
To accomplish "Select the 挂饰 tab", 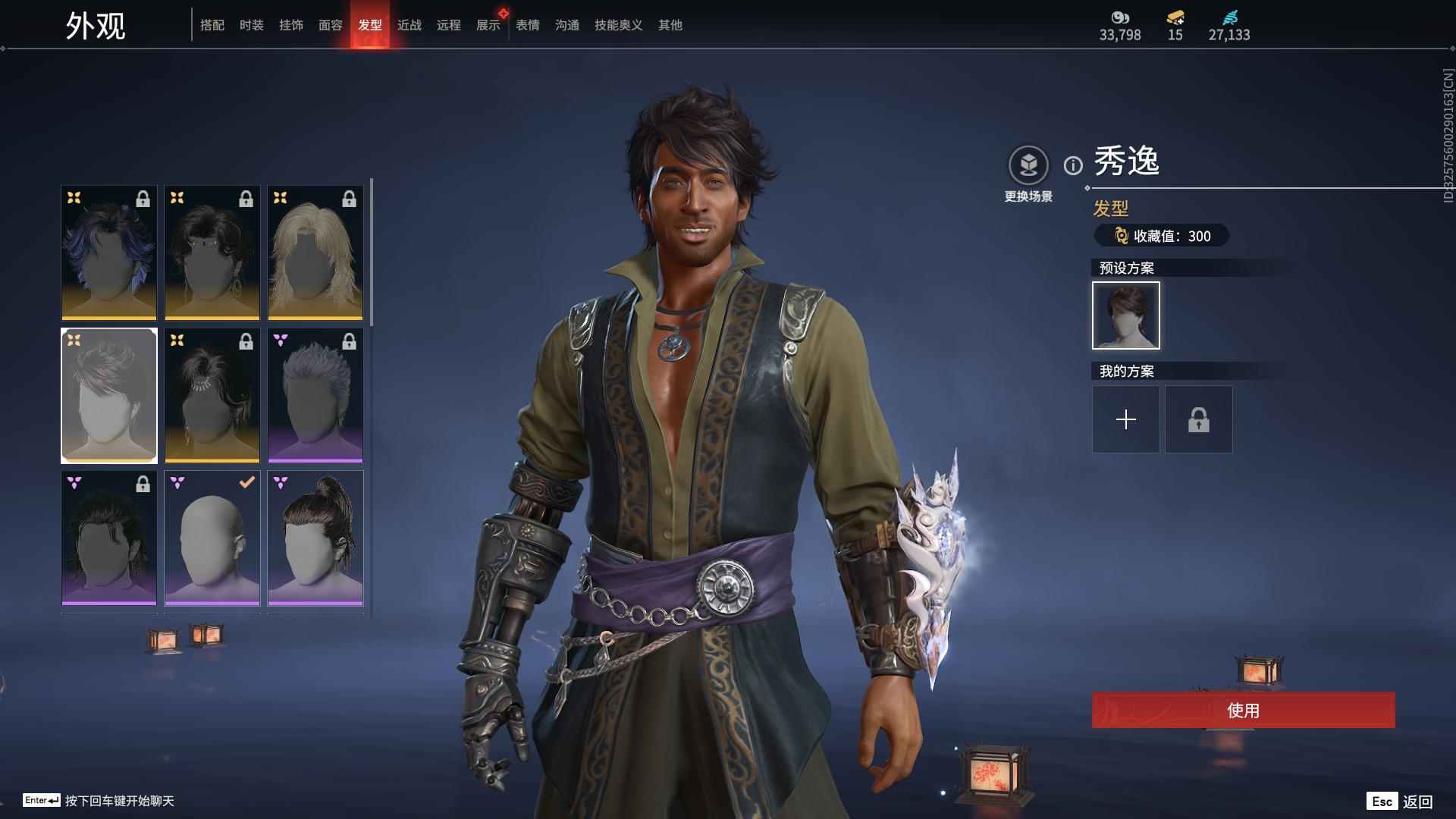I will point(291,25).
